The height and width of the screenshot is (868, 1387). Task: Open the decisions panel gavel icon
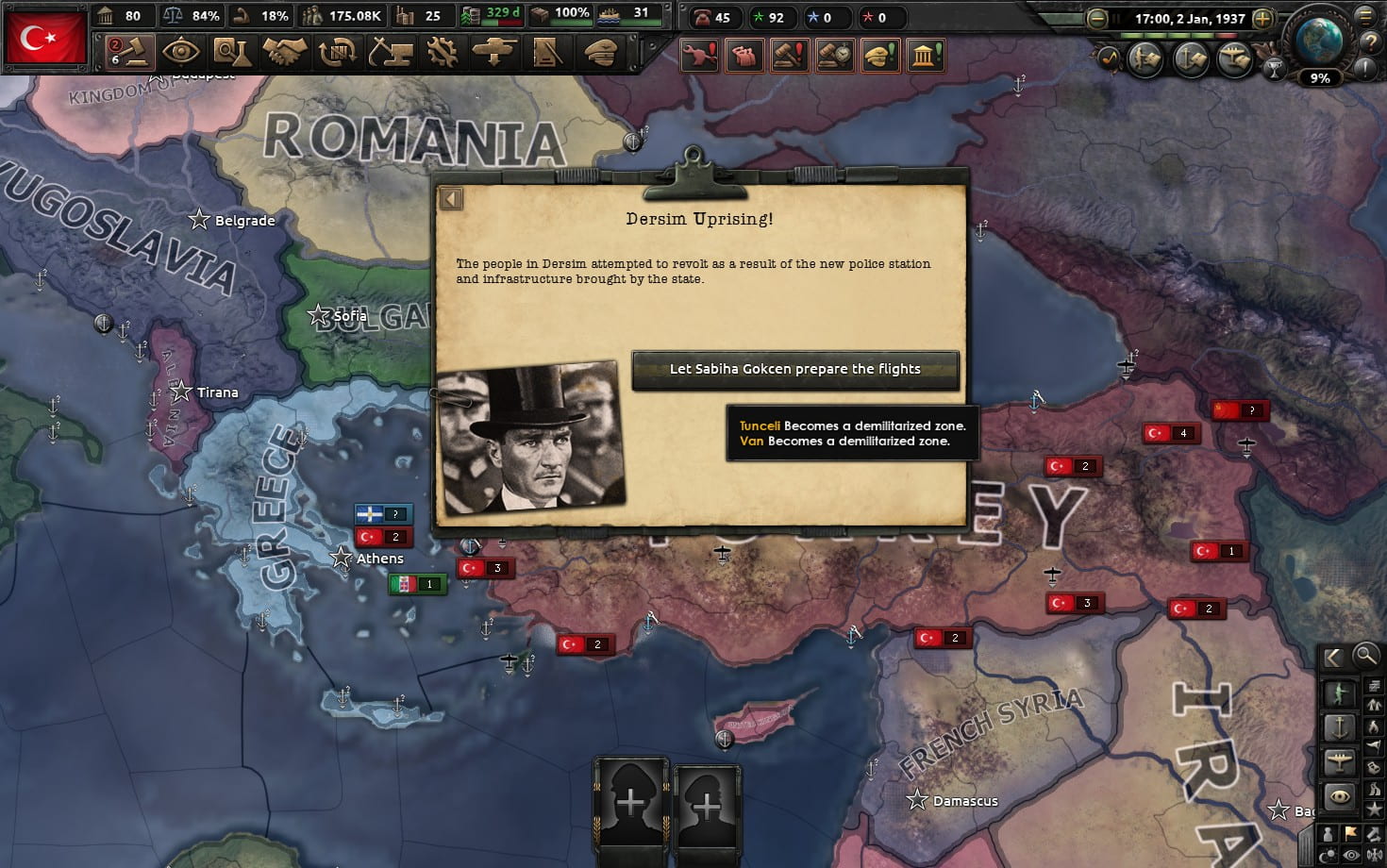127,52
